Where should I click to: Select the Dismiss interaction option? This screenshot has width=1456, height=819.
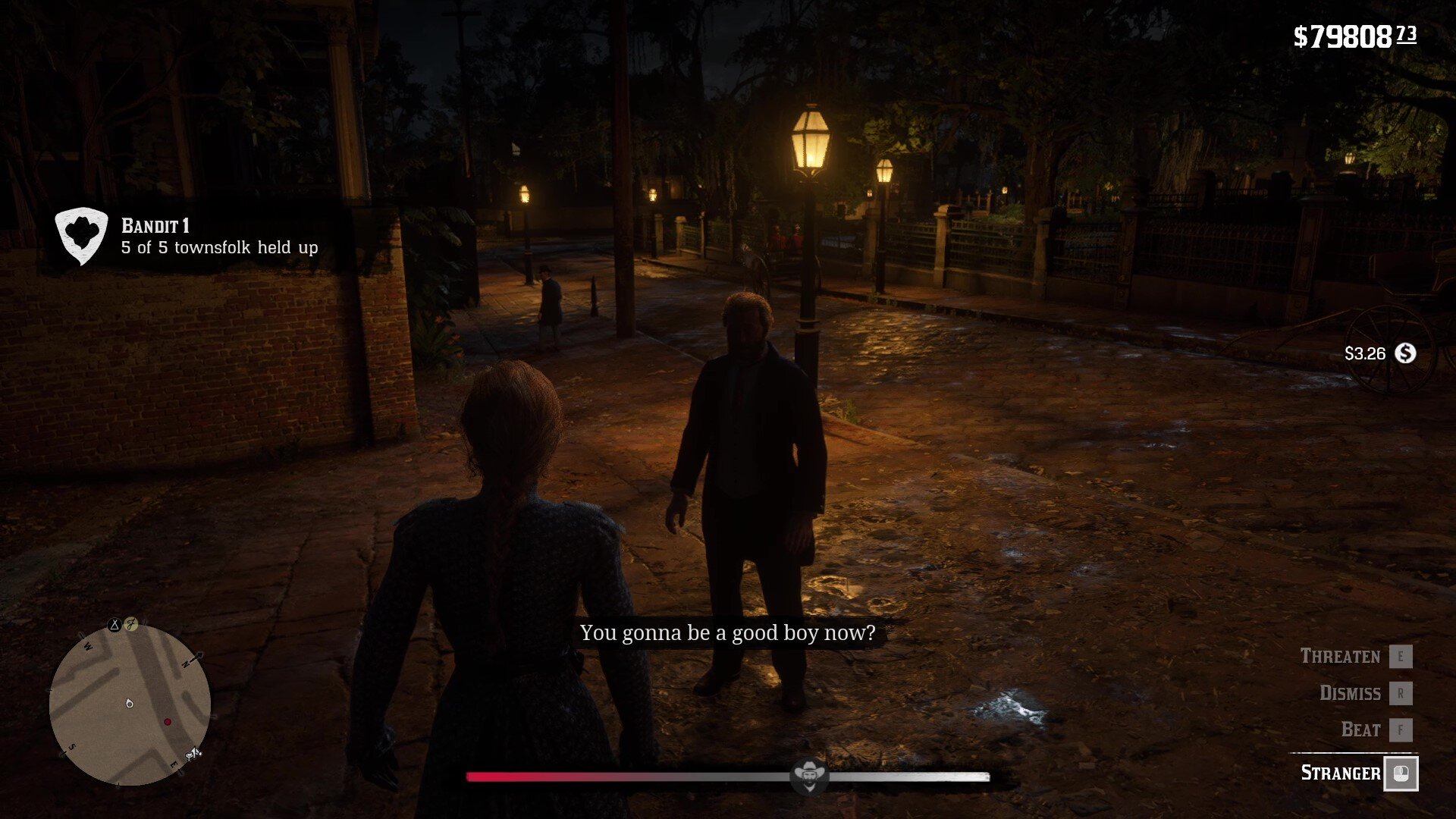pos(1350,693)
